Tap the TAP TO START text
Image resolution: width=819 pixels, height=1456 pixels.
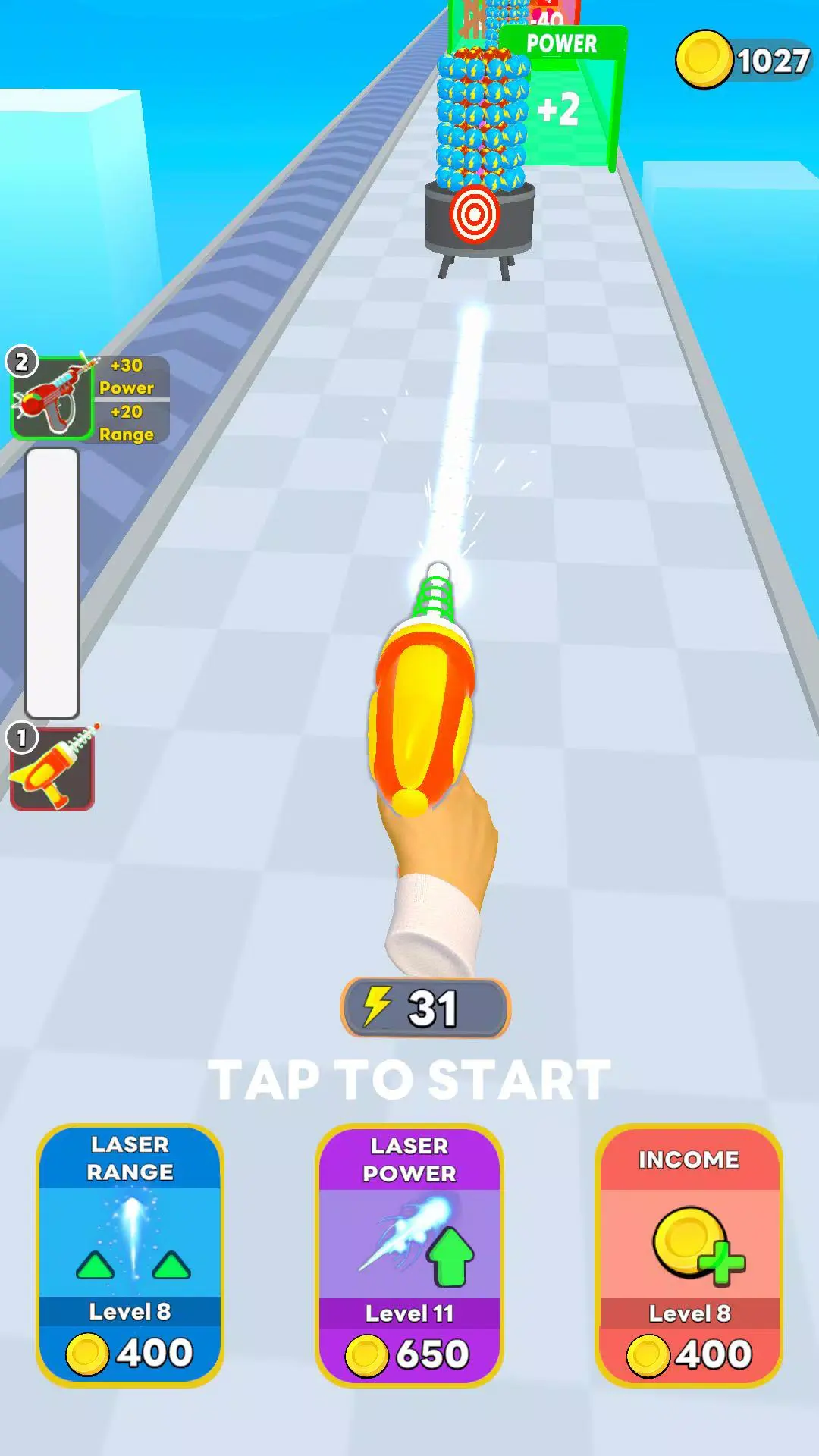(x=409, y=1079)
